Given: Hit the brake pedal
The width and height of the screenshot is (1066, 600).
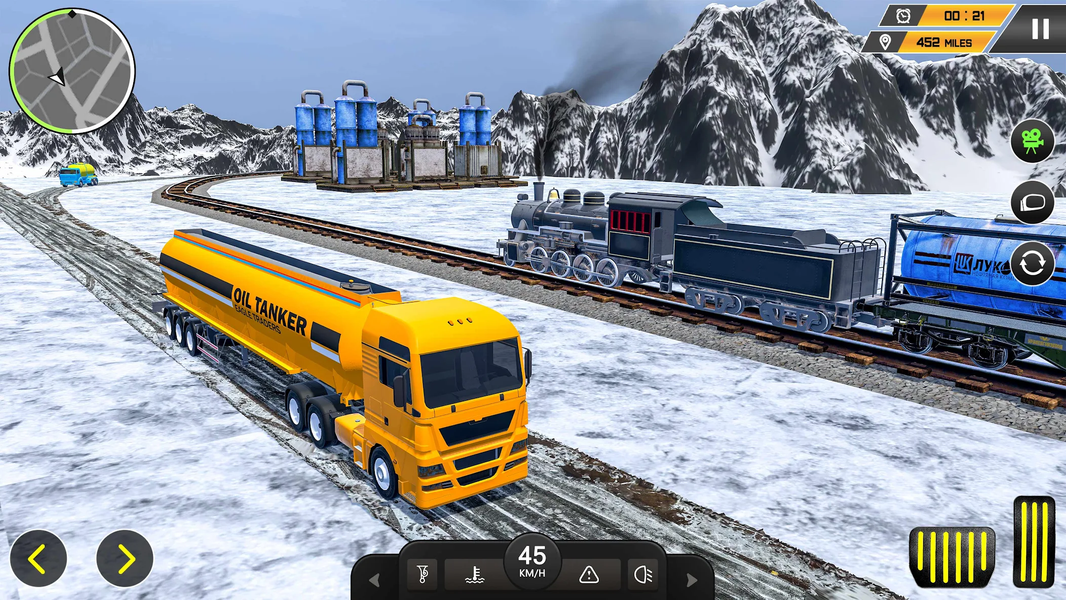Looking at the screenshot, I should coord(951,556).
